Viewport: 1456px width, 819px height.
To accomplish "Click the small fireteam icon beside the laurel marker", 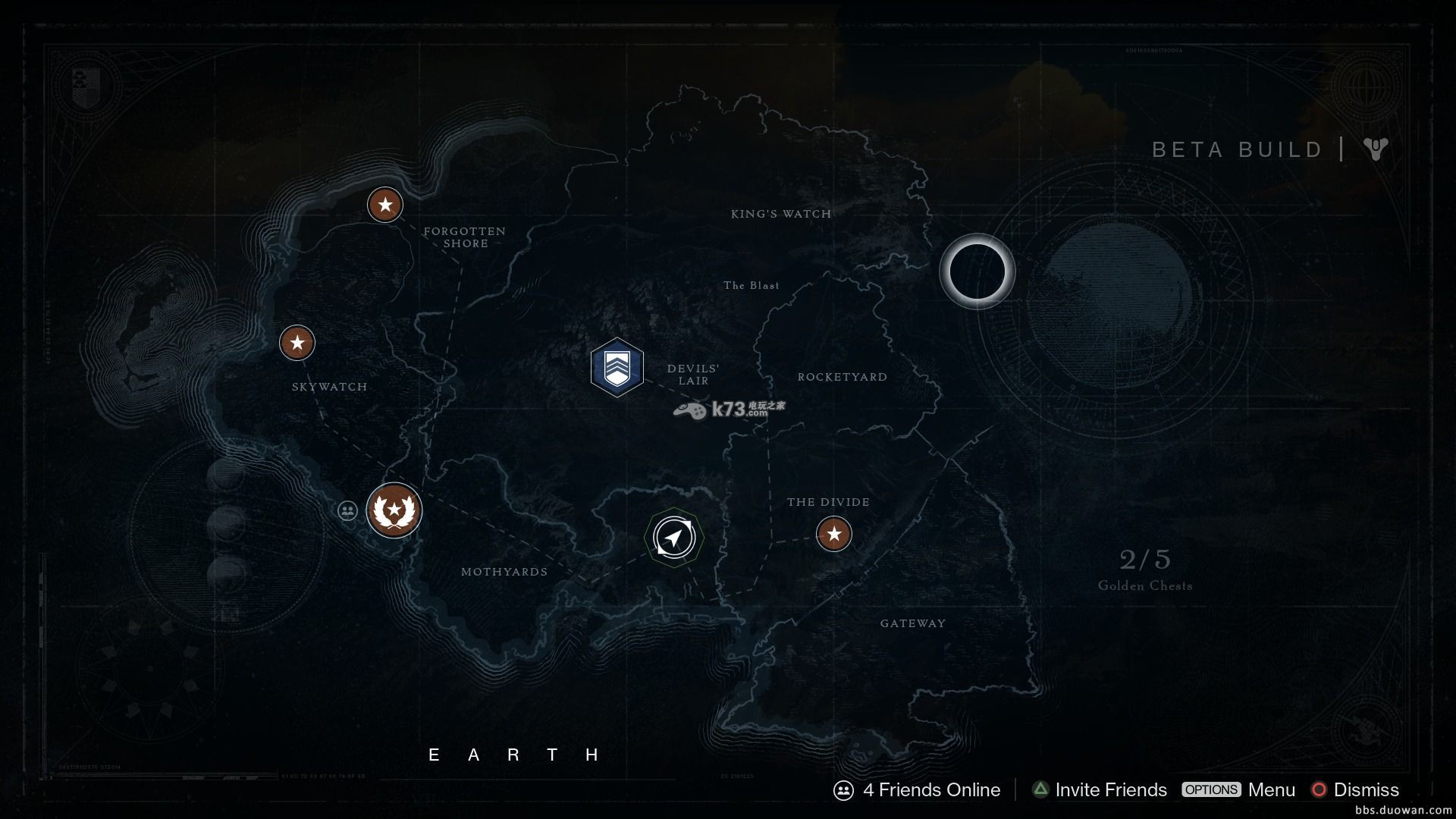I will tap(347, 510).
